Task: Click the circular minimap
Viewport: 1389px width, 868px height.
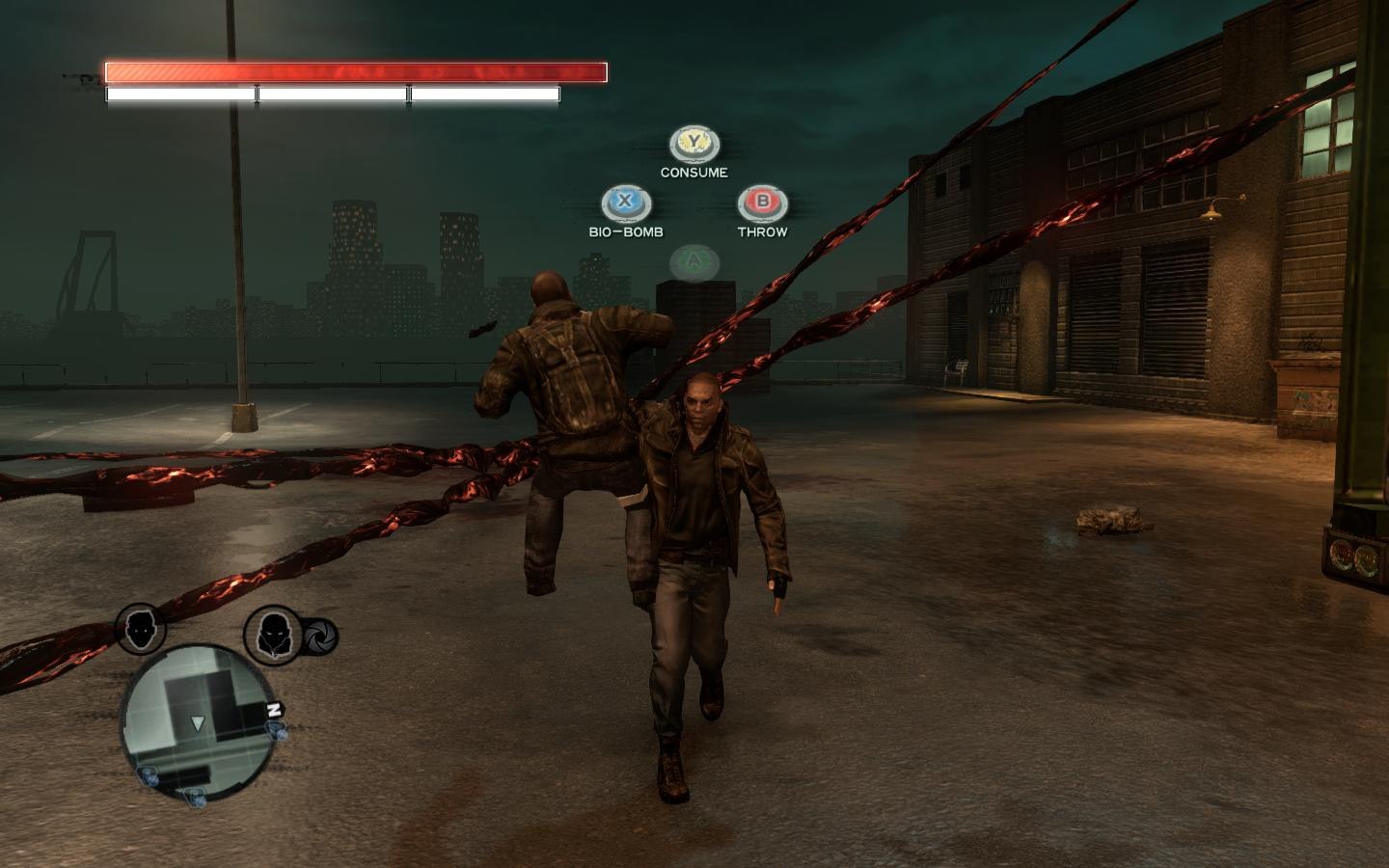Action: pyautogui.click(x=197, y=721)
